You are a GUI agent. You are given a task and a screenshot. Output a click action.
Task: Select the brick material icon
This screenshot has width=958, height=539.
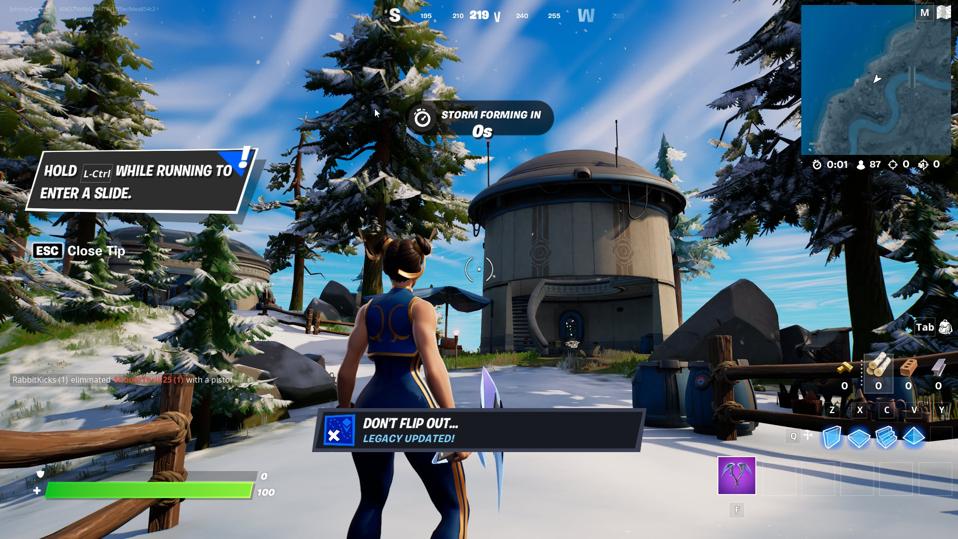pyautogui.click(x=908, y=367)
